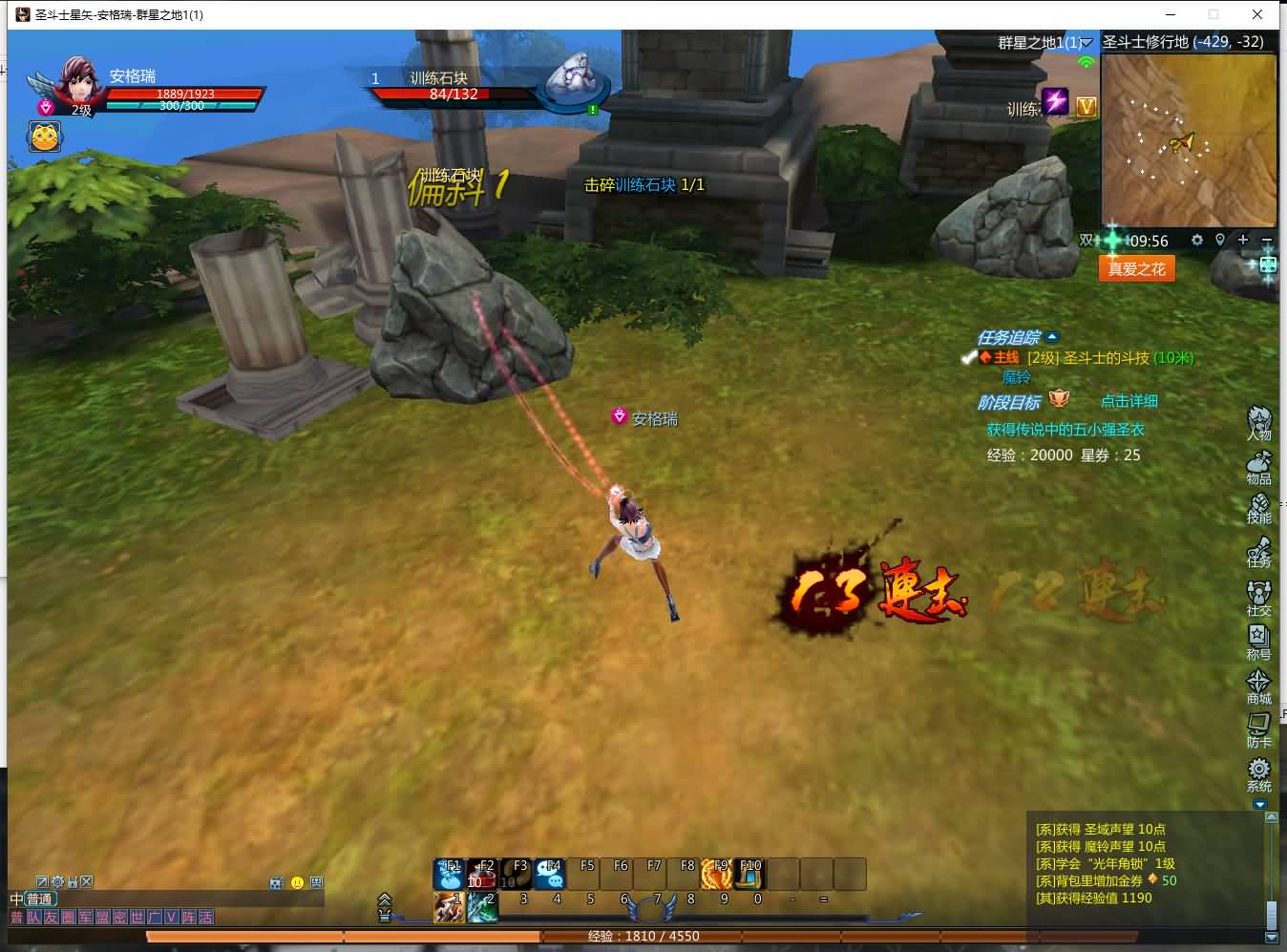The image size is (1287, 952).
Task: Click the 真爱之花 event button
Action: [1136, 269]
